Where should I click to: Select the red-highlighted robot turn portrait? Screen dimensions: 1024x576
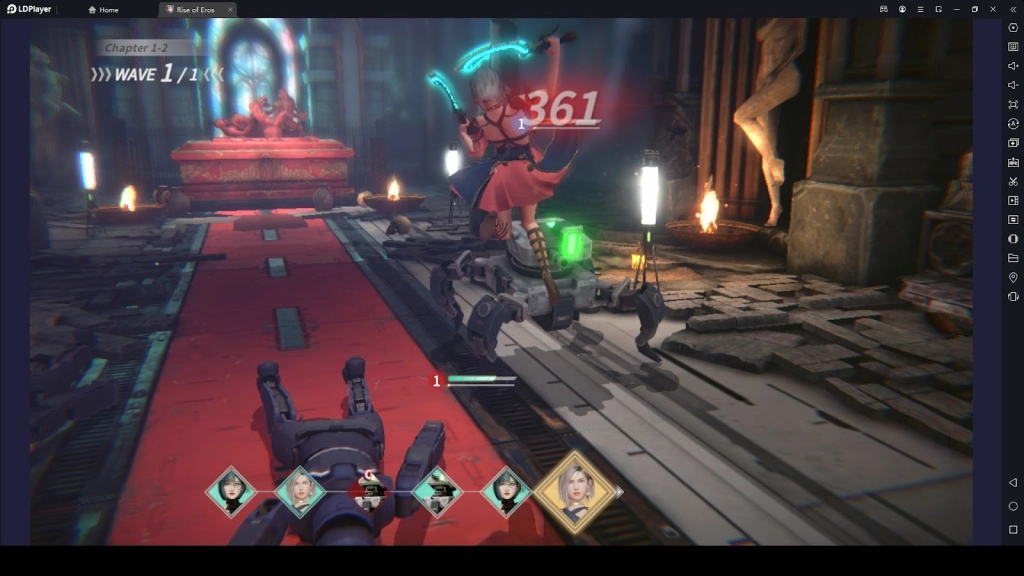[x=371, y=491]
